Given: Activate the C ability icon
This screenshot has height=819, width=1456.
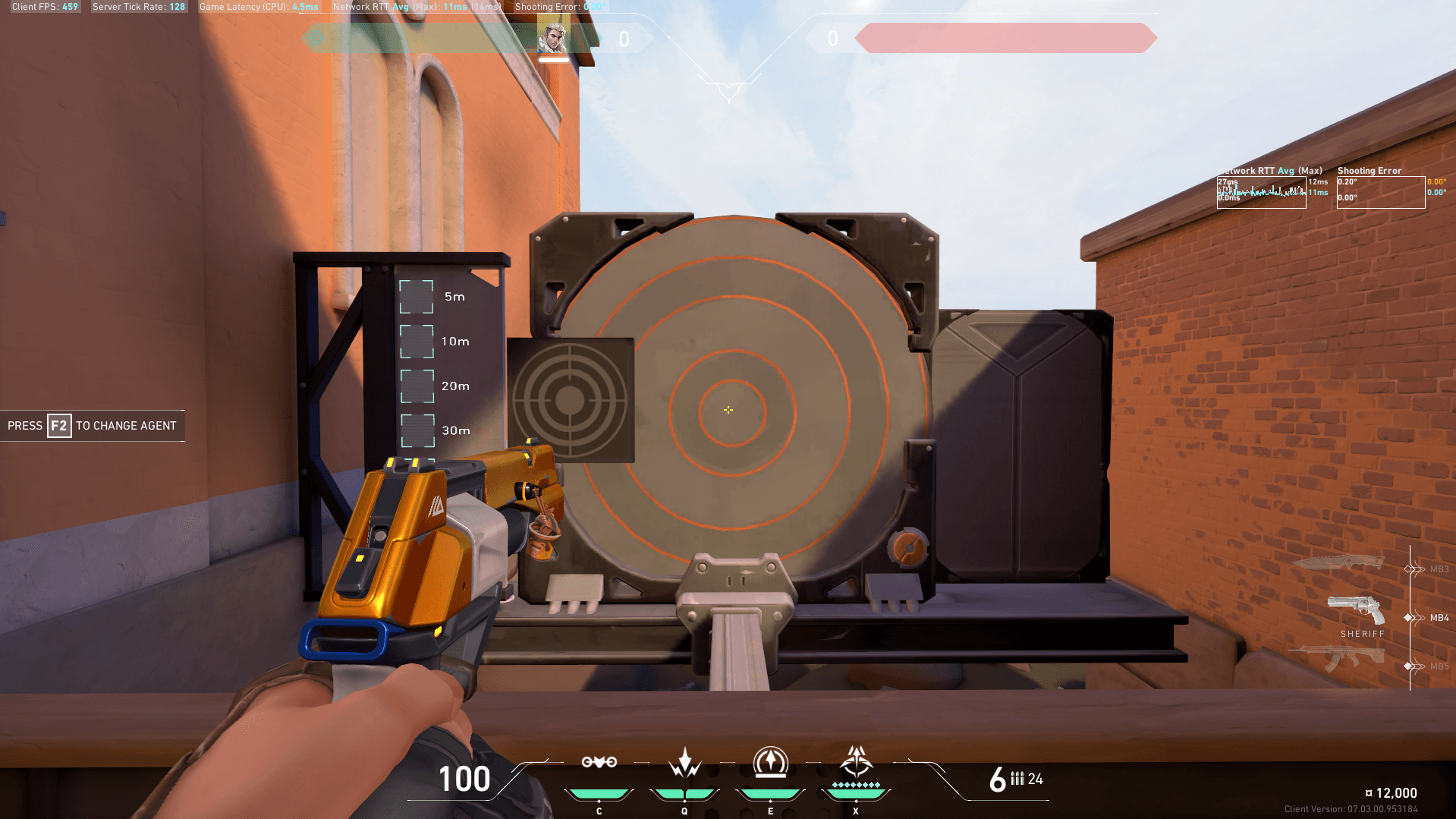Looking at the screenshot, I should click(x=599, y=763).
